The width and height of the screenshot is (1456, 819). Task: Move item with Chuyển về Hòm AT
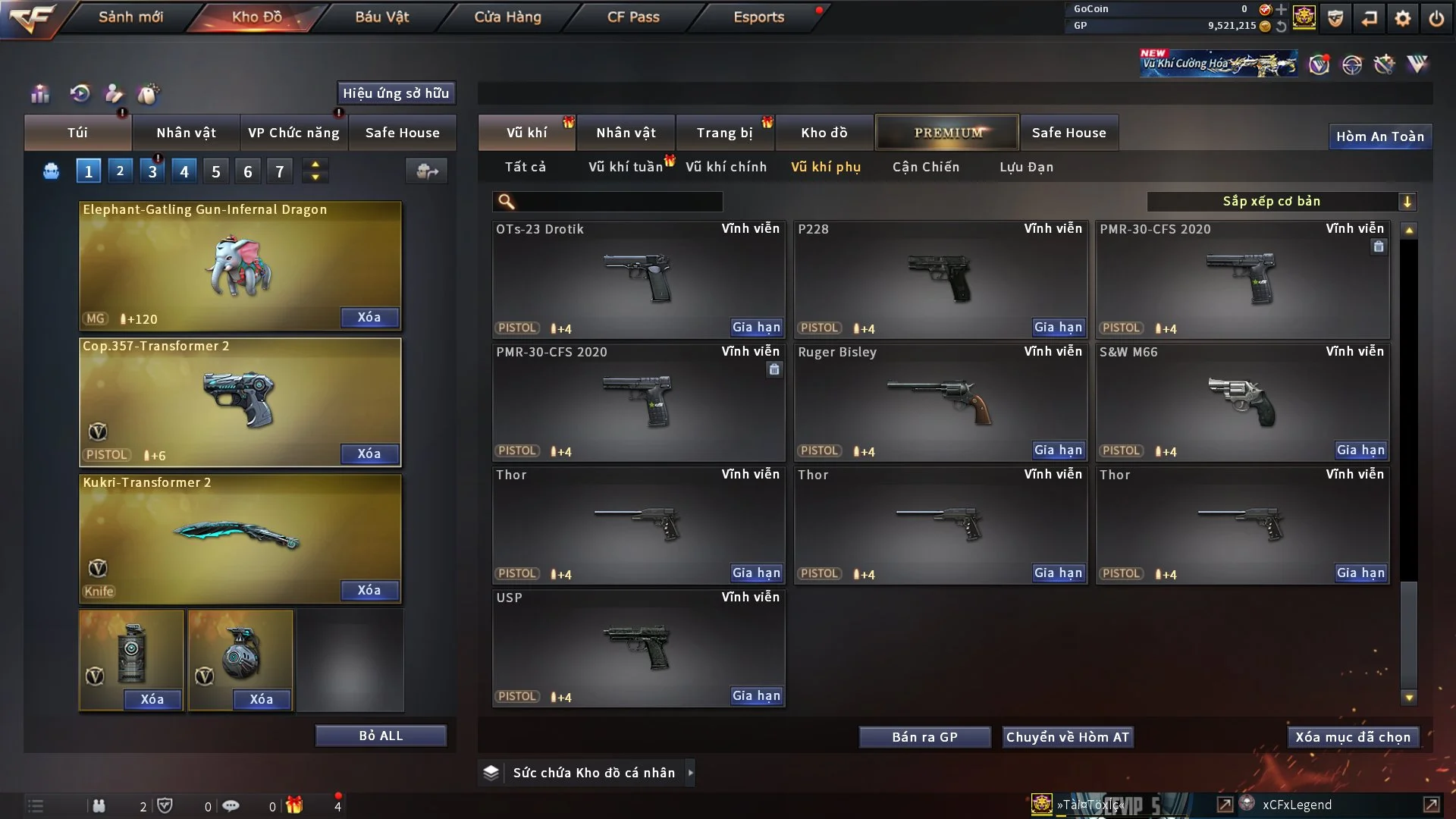pos(1067,737)
